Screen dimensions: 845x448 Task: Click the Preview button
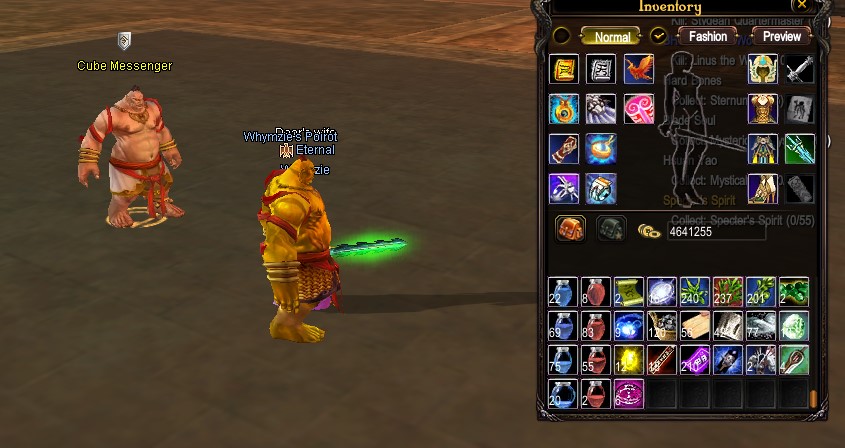pyautogui.click(x=781, y=36)
